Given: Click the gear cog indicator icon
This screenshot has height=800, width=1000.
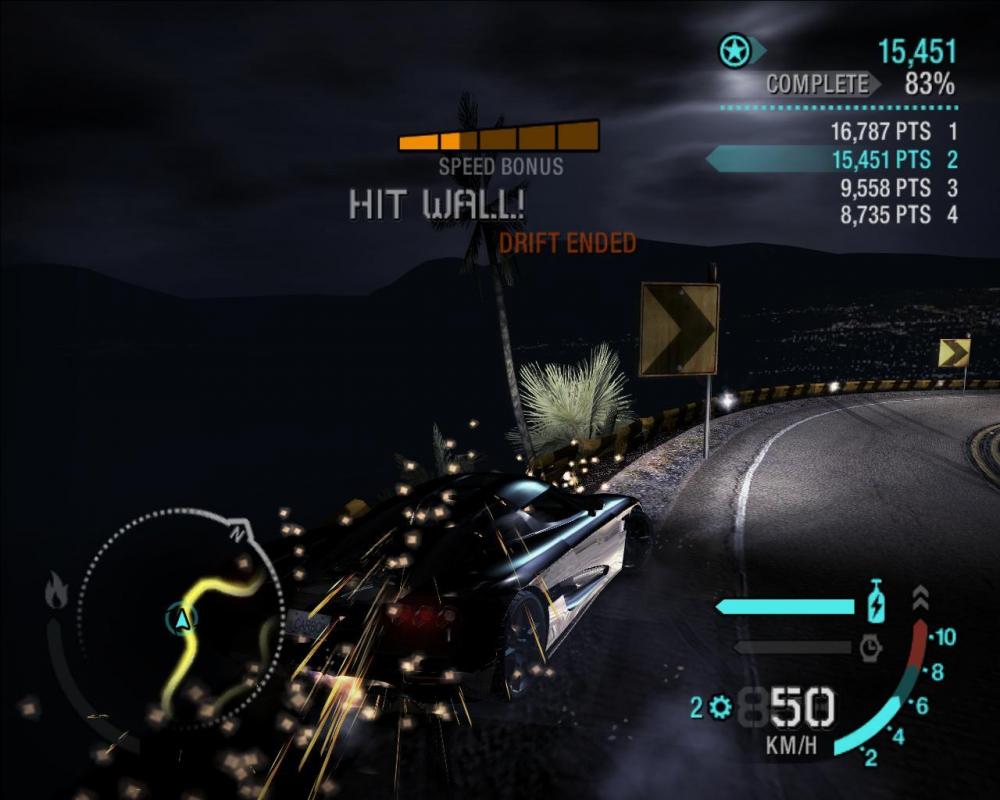Looking at the screenshot, I should [x=719, y=708].
